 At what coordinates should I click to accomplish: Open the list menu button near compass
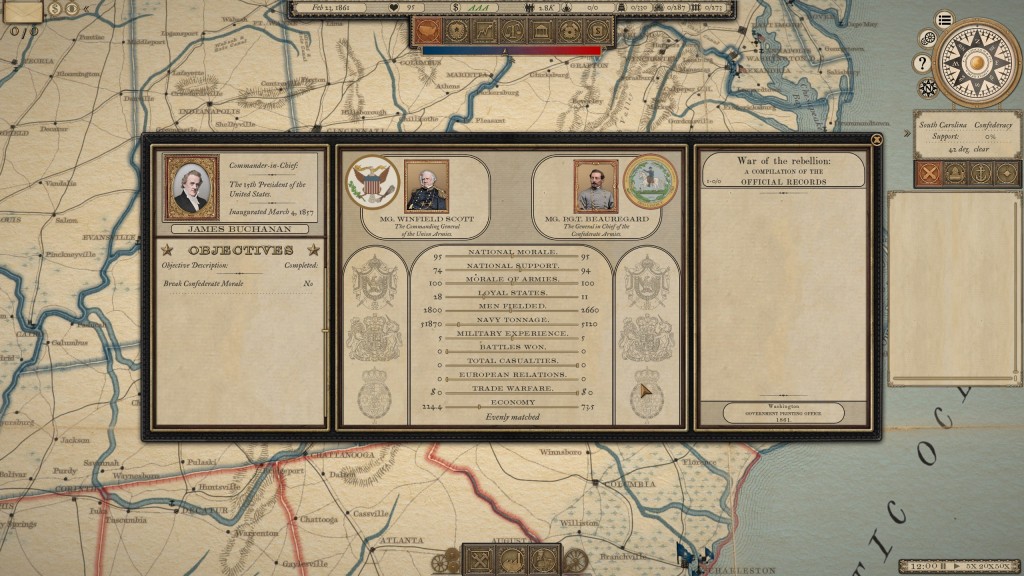(x=944, y=19)
